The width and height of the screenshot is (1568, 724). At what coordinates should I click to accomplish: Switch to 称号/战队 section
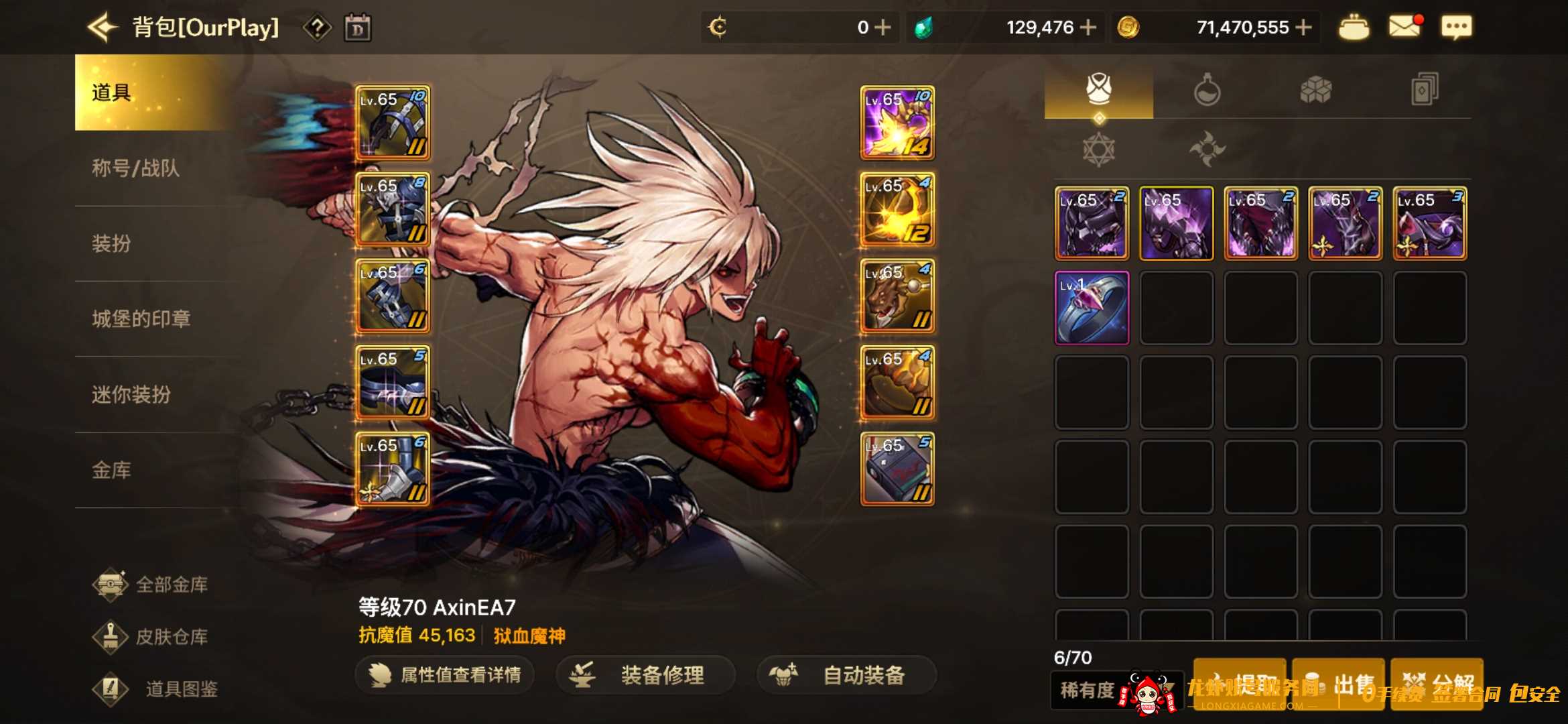pos(136,168)
